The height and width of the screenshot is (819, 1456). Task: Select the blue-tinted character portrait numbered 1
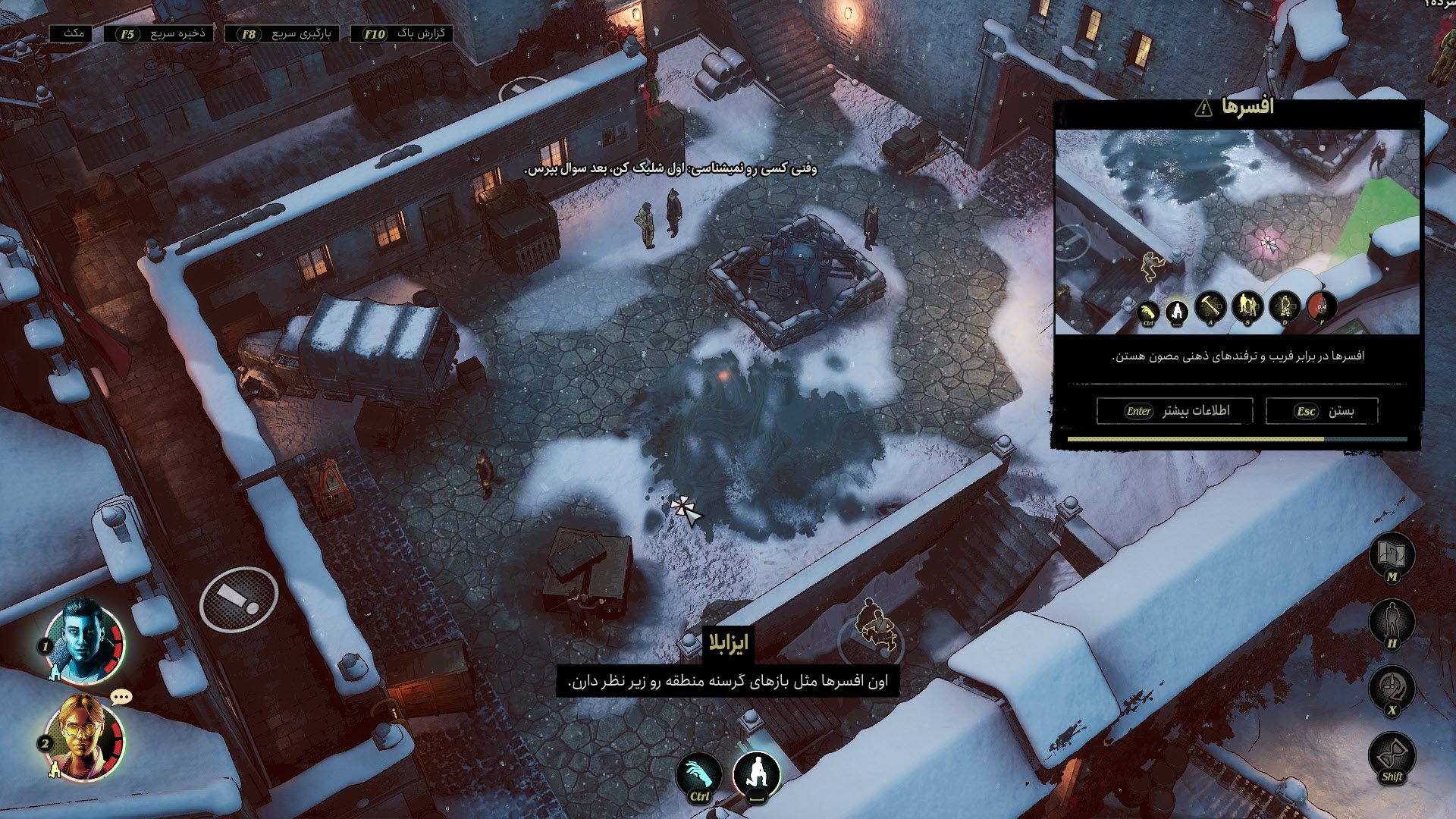click(x=84, y=641)
